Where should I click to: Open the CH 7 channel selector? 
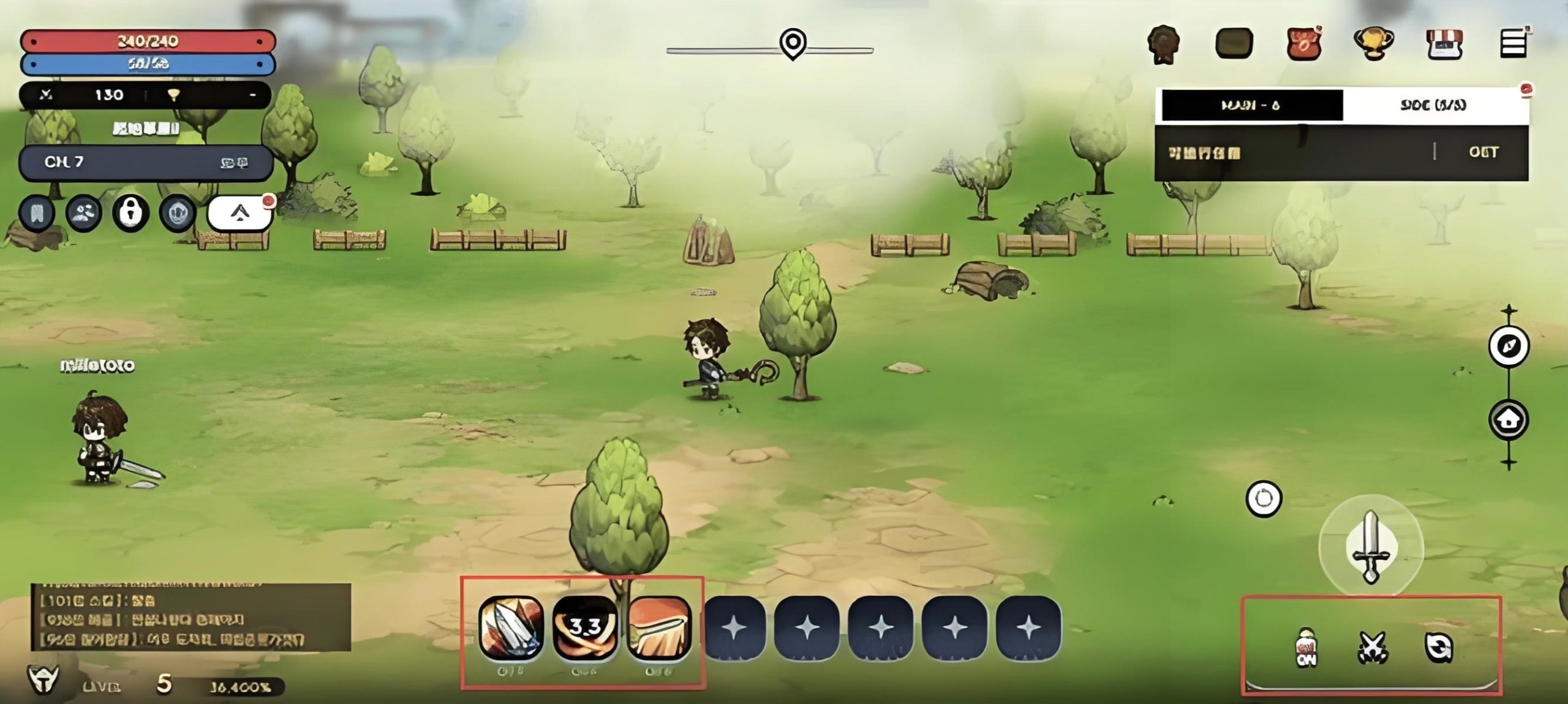point(146,162)
